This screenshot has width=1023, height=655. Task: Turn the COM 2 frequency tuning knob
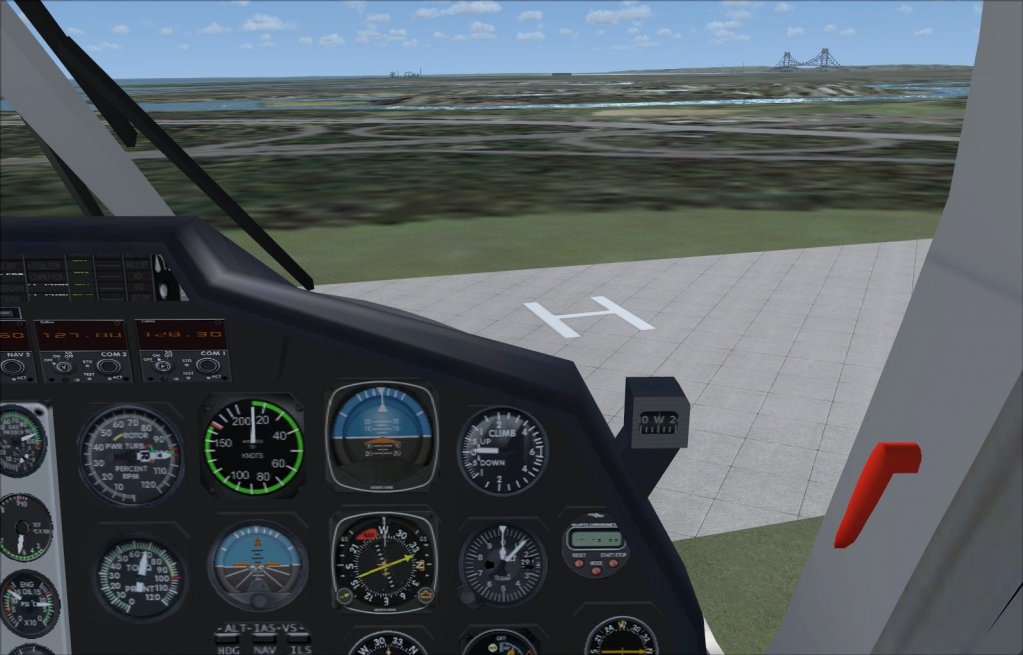point(110,366)
